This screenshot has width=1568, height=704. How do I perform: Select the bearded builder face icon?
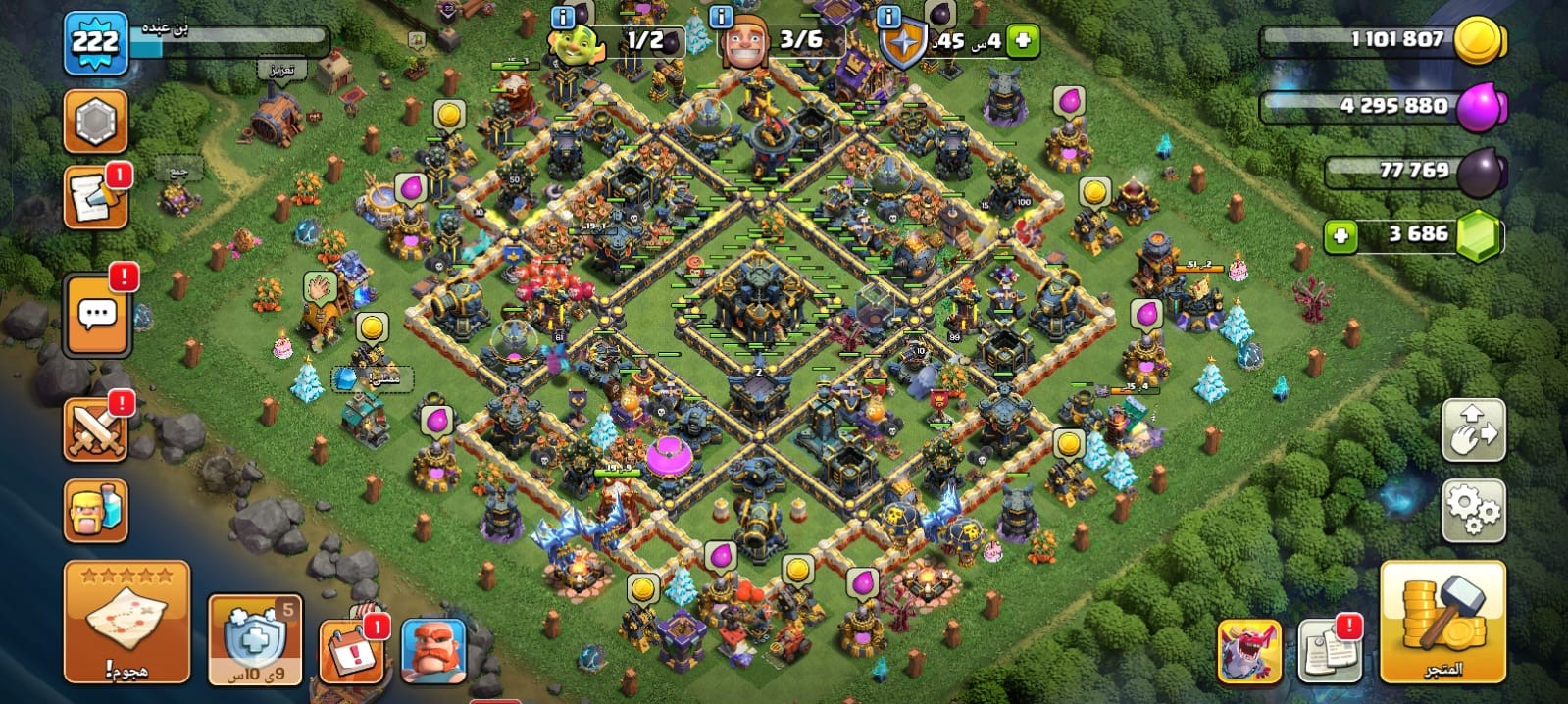(432, 651)
